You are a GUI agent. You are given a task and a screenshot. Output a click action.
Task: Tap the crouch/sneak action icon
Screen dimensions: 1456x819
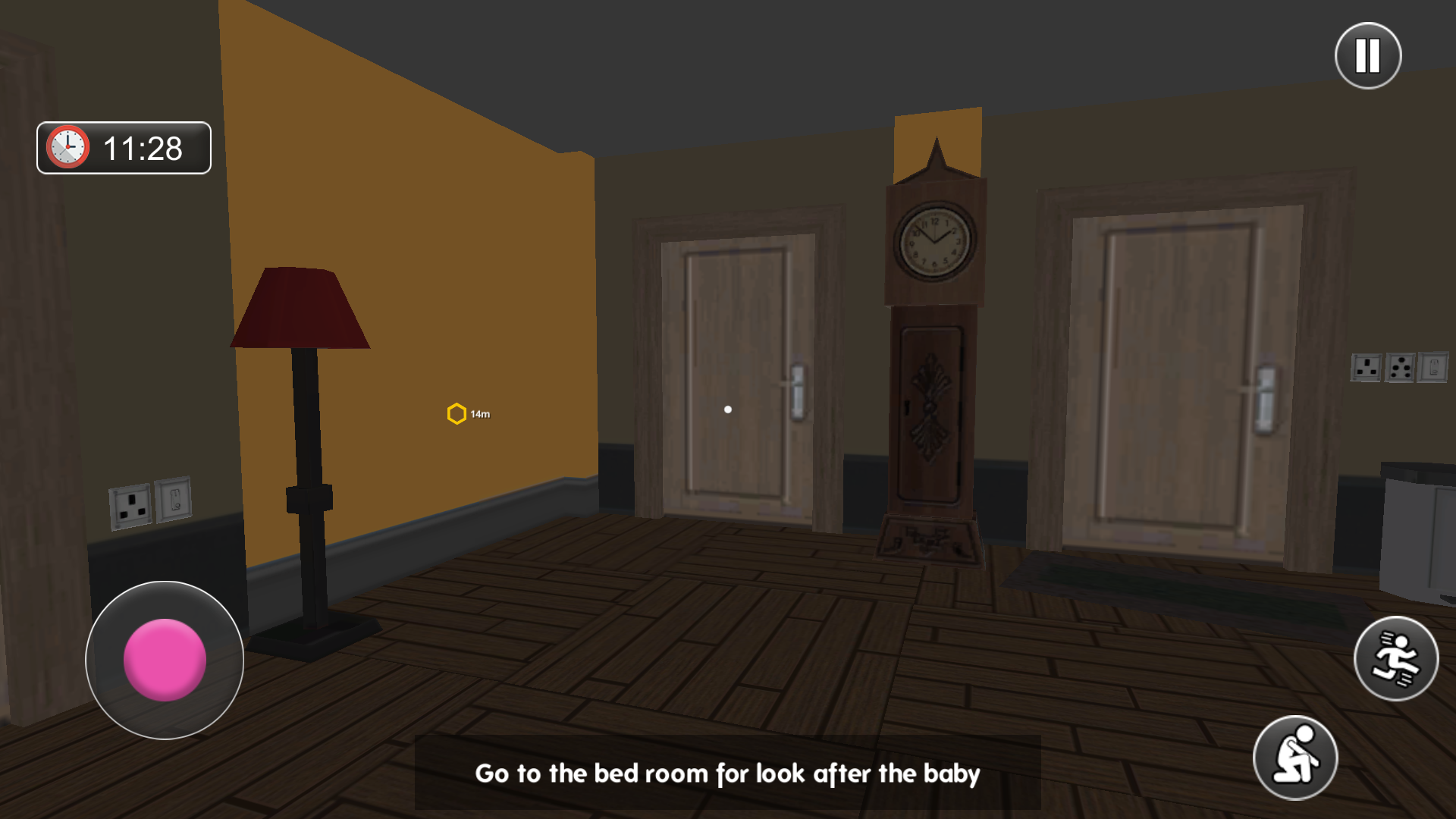[1298, 758]
